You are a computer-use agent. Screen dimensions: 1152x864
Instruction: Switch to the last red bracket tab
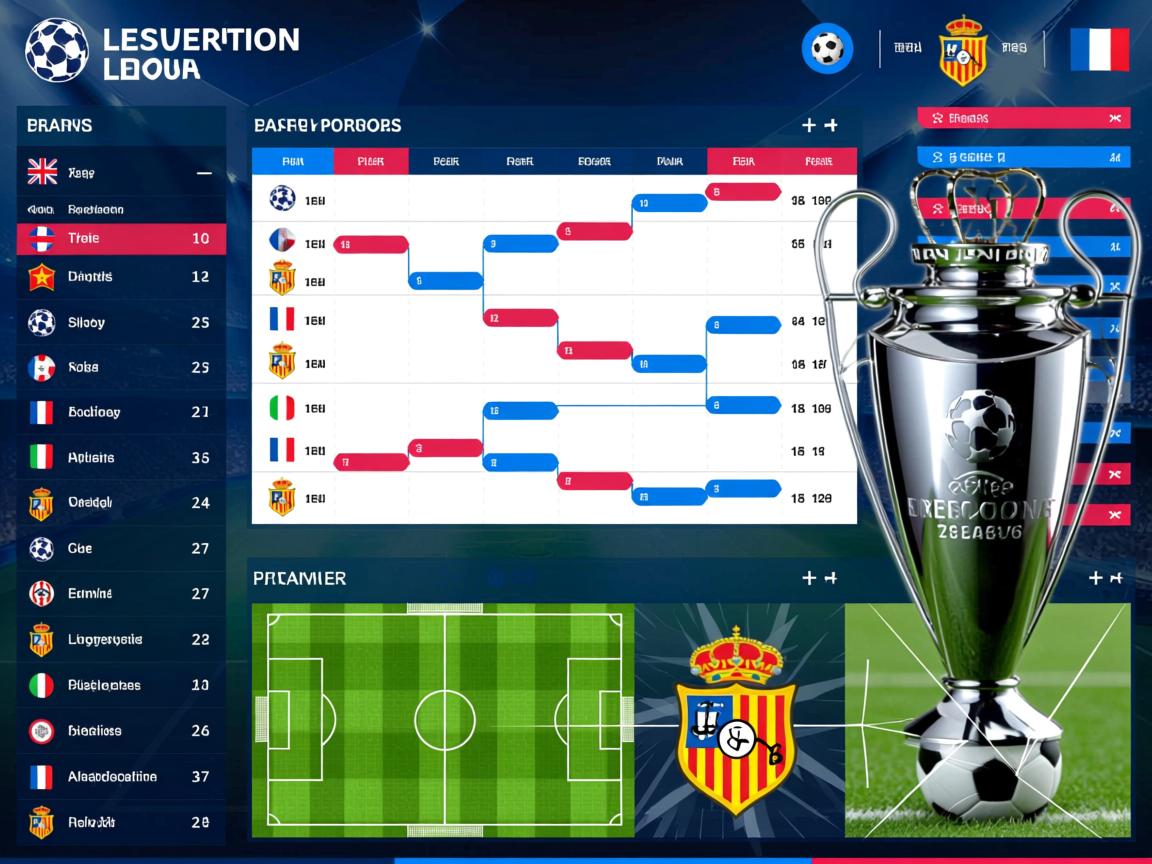tap(819, 161)
